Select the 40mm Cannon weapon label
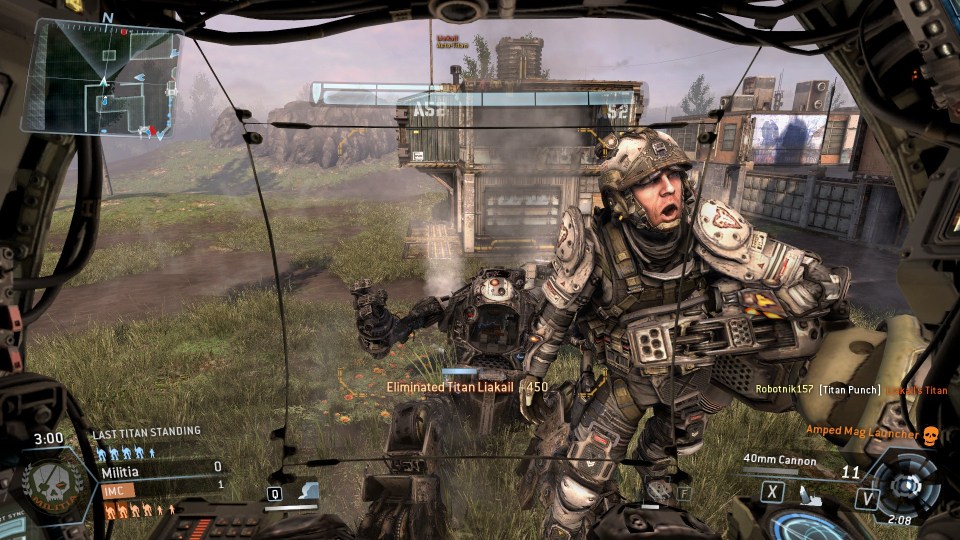Viewport: 960px width, 540px height. pos(780,461)
